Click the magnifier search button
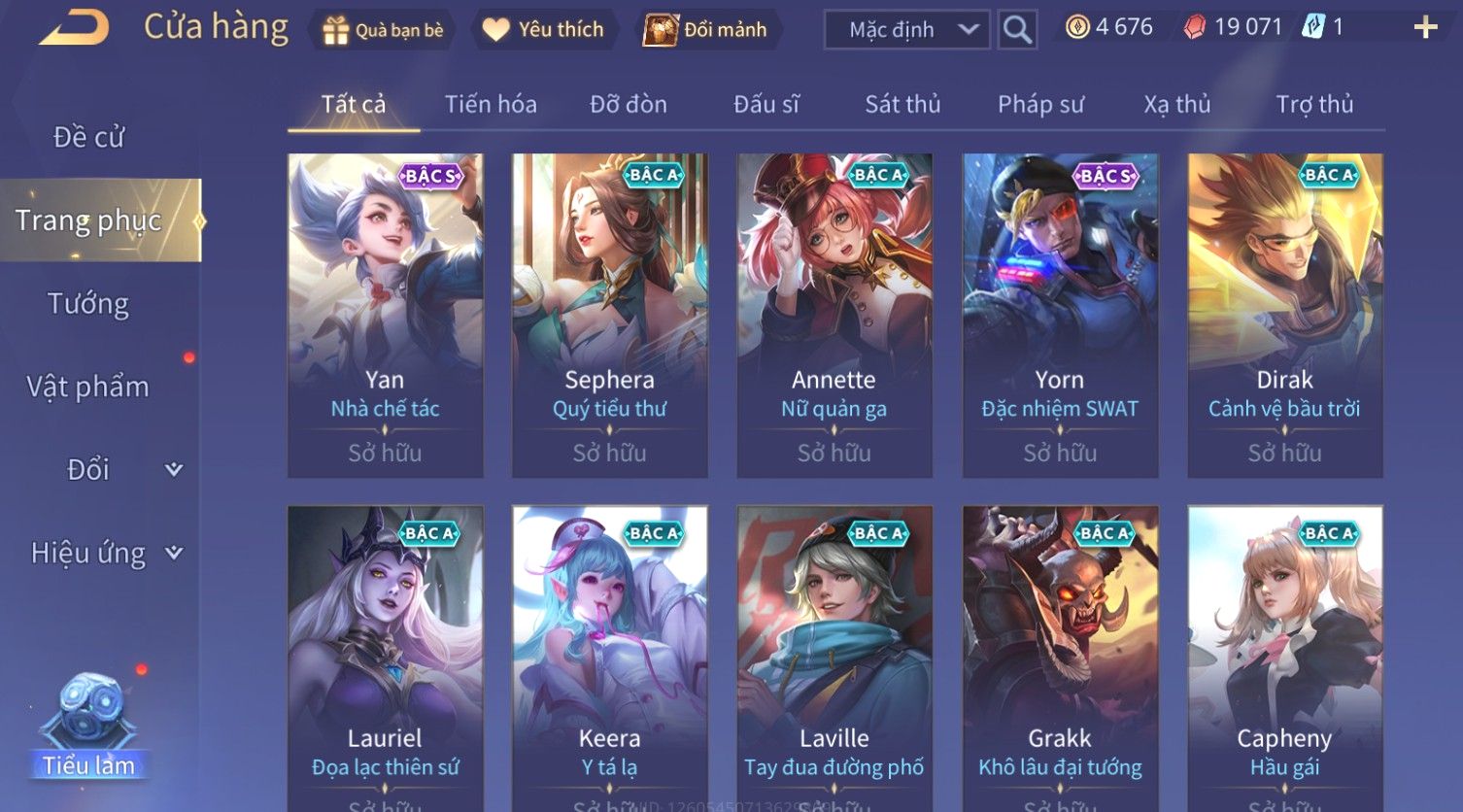 point(1017,30)
